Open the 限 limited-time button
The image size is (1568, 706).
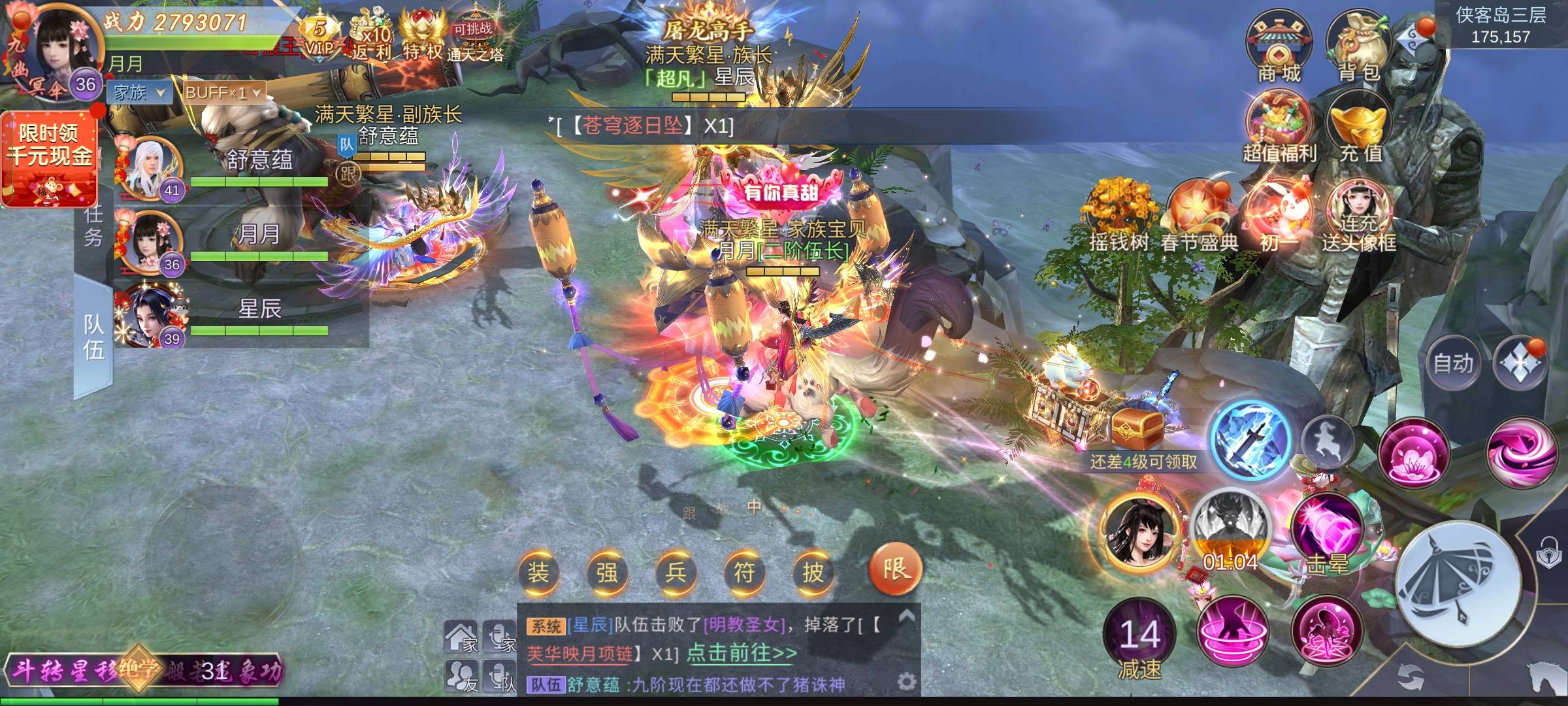(x=895, y=569)
